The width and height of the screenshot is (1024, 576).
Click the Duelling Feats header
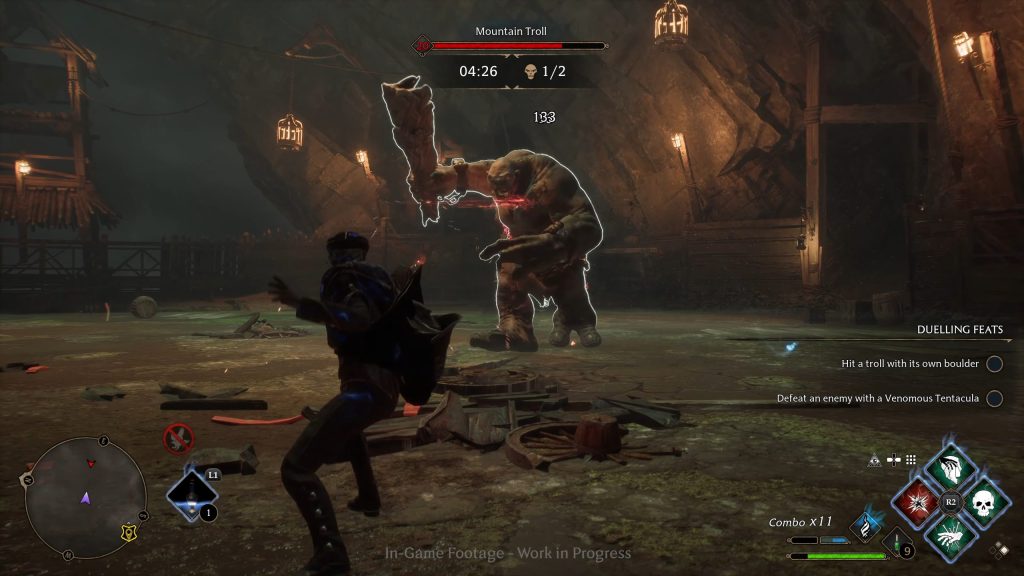point(959,330)
